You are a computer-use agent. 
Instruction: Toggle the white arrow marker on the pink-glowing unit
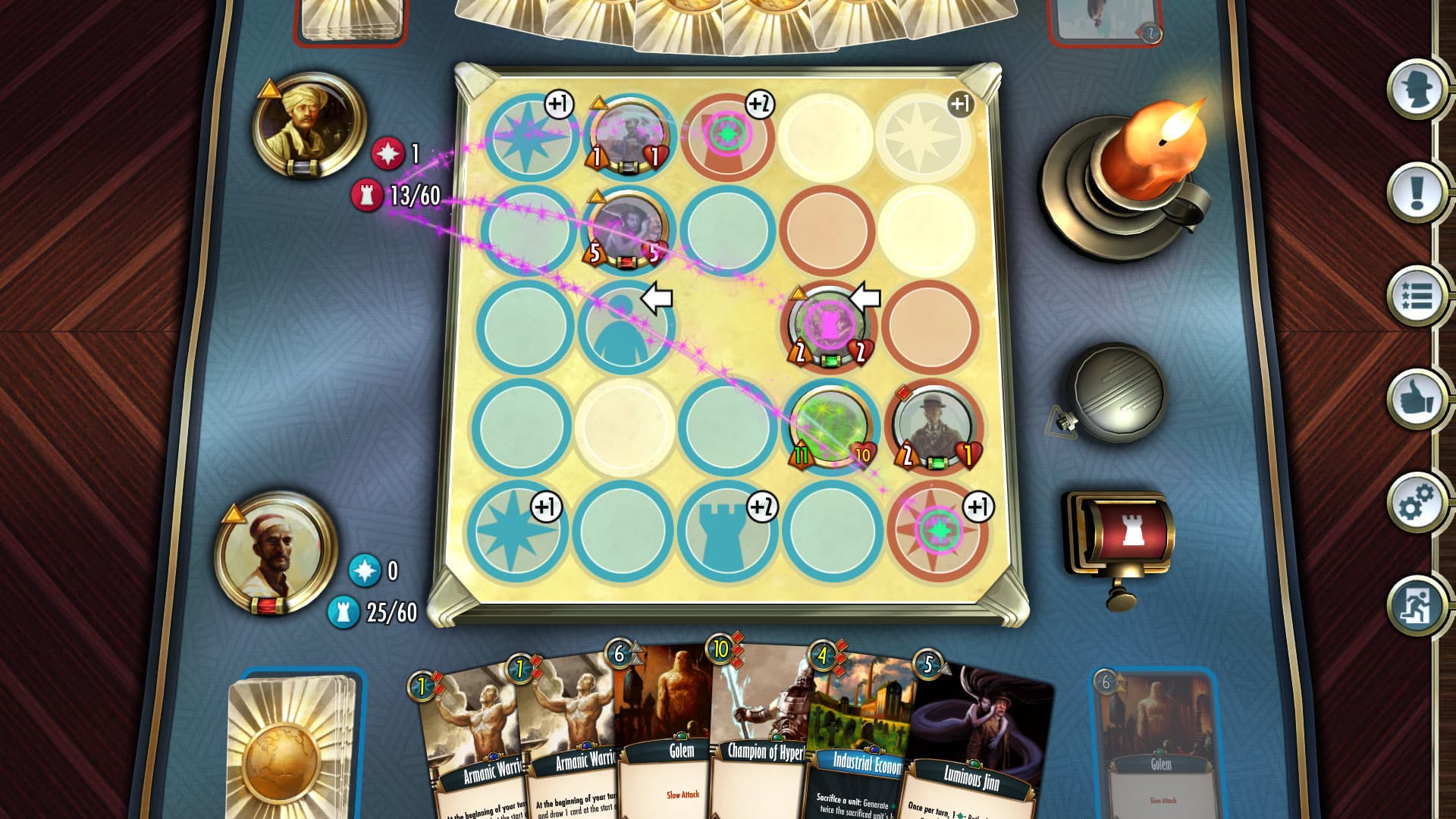tap(864, 296)
